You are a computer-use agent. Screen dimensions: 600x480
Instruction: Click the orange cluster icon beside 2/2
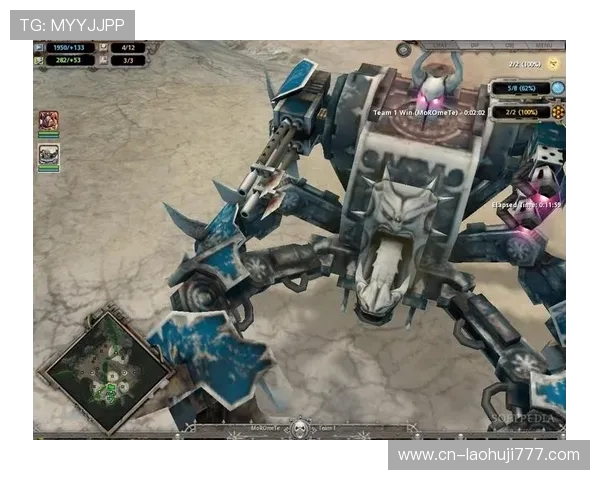click(x=557, y=112)
